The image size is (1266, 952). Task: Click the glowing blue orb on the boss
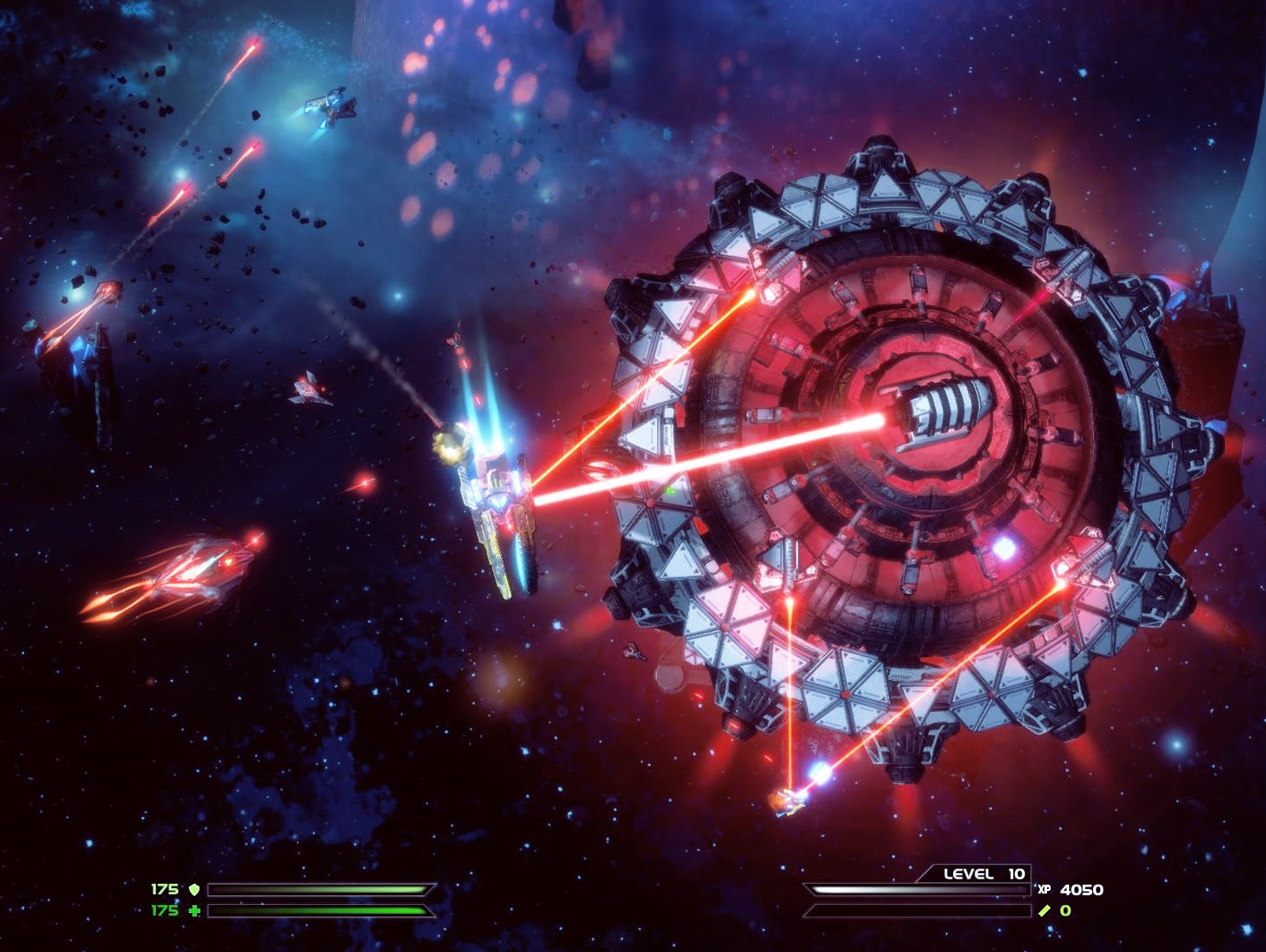pyautogui.click(x=1003, y=549)
